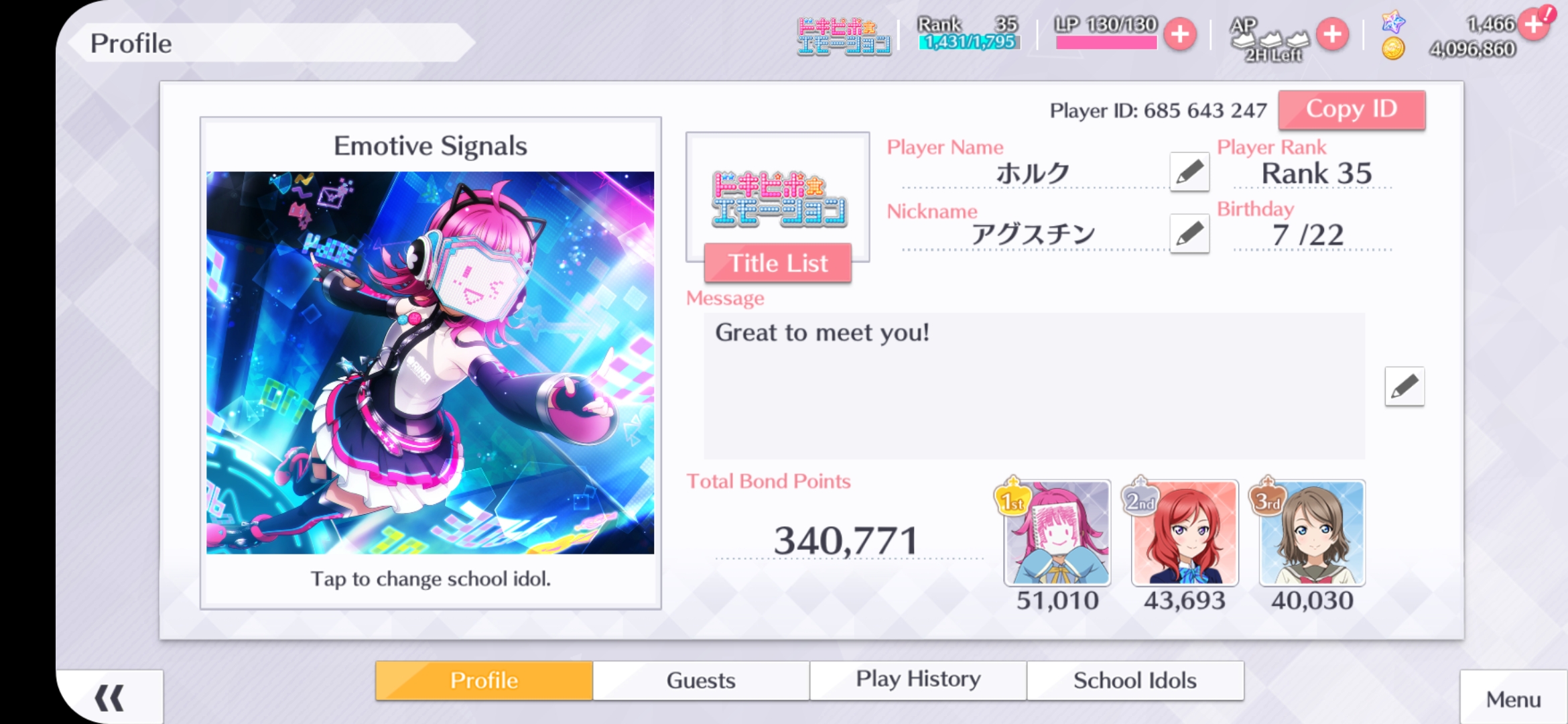Copy the player ID
This screenshot has width=1568, height=724.
(x=1351, y=109)
